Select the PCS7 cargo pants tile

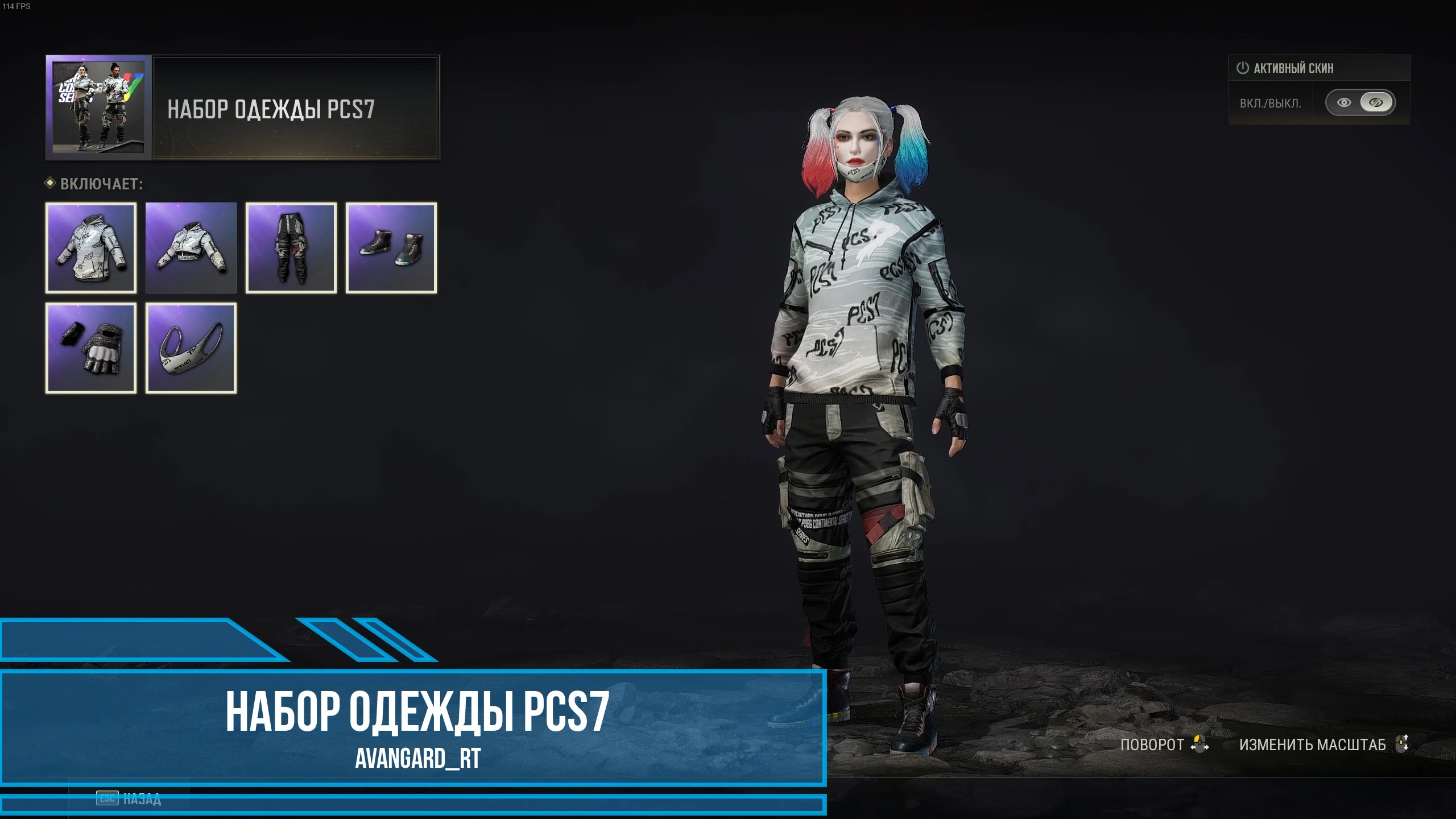tap(291, 248)
